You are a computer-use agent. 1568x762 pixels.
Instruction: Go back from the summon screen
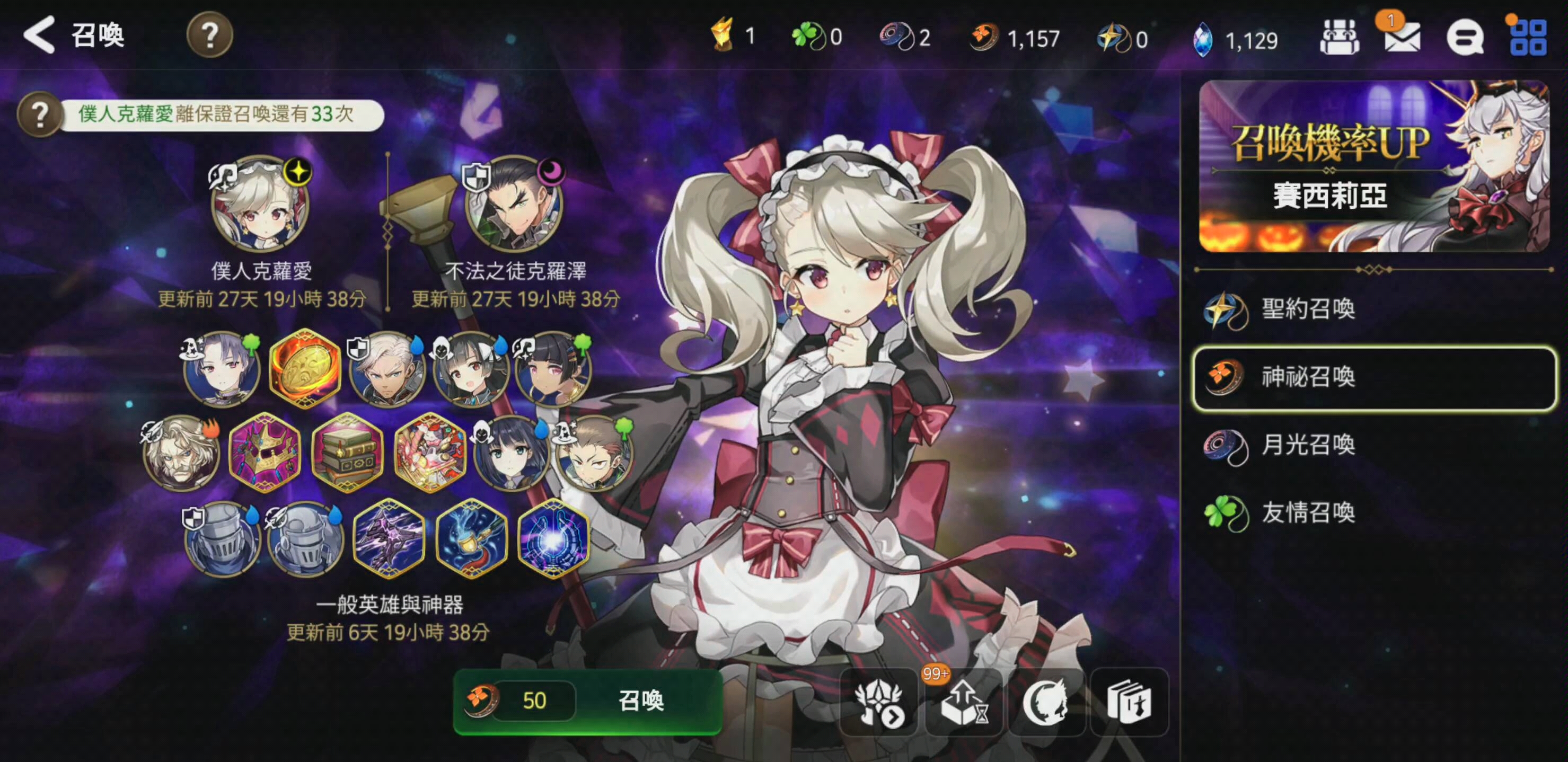[39, 34]
